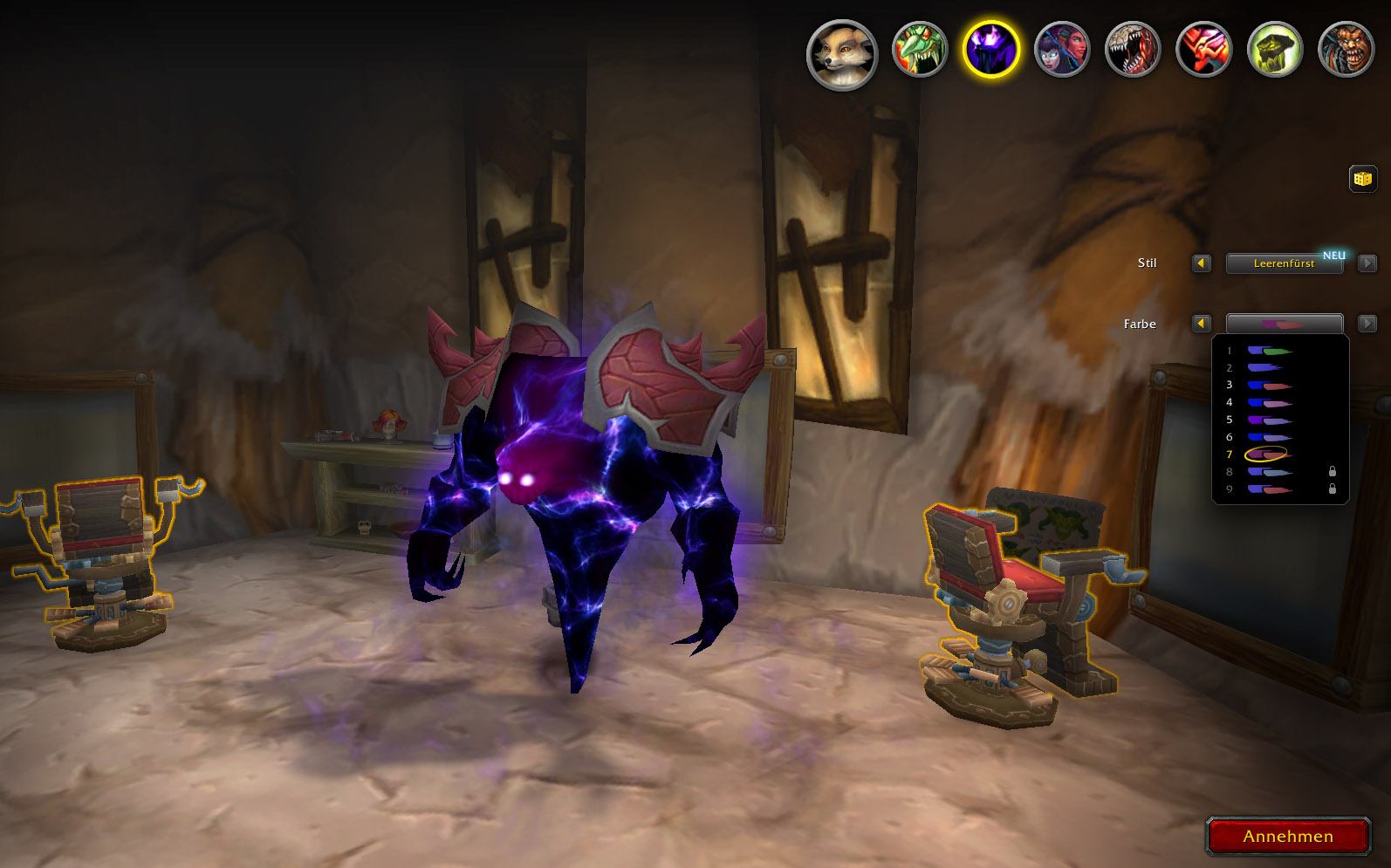Select color option 5 in Farbe list
Viewport: 1391px width, 868px height.
click(x=1269, y=420)
